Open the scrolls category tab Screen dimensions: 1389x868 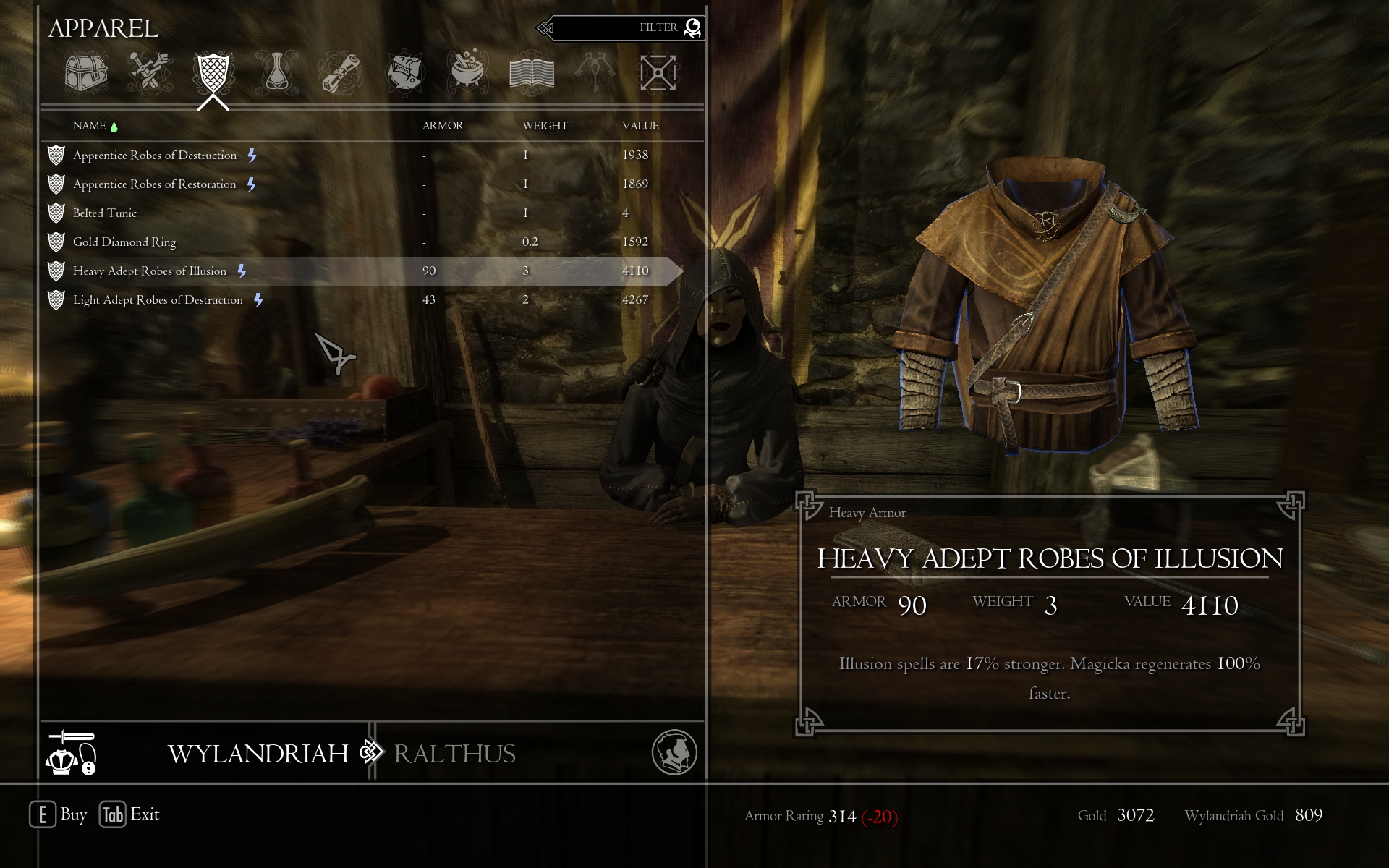pos(340,73)
